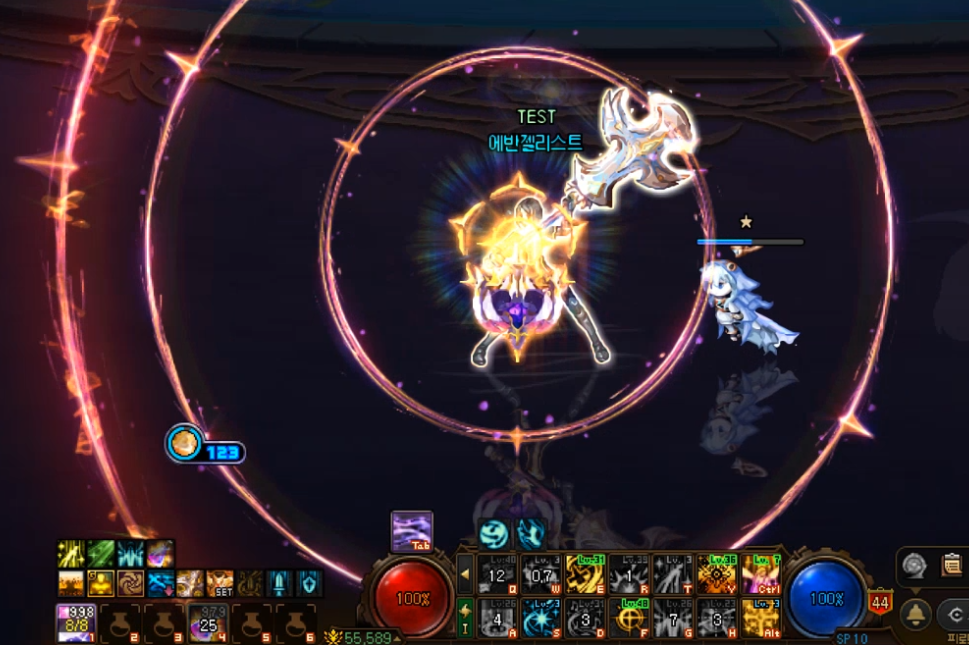Select the SET equipment buff icon
Viewport: 969px width, 645px height.
click(220, 582)
